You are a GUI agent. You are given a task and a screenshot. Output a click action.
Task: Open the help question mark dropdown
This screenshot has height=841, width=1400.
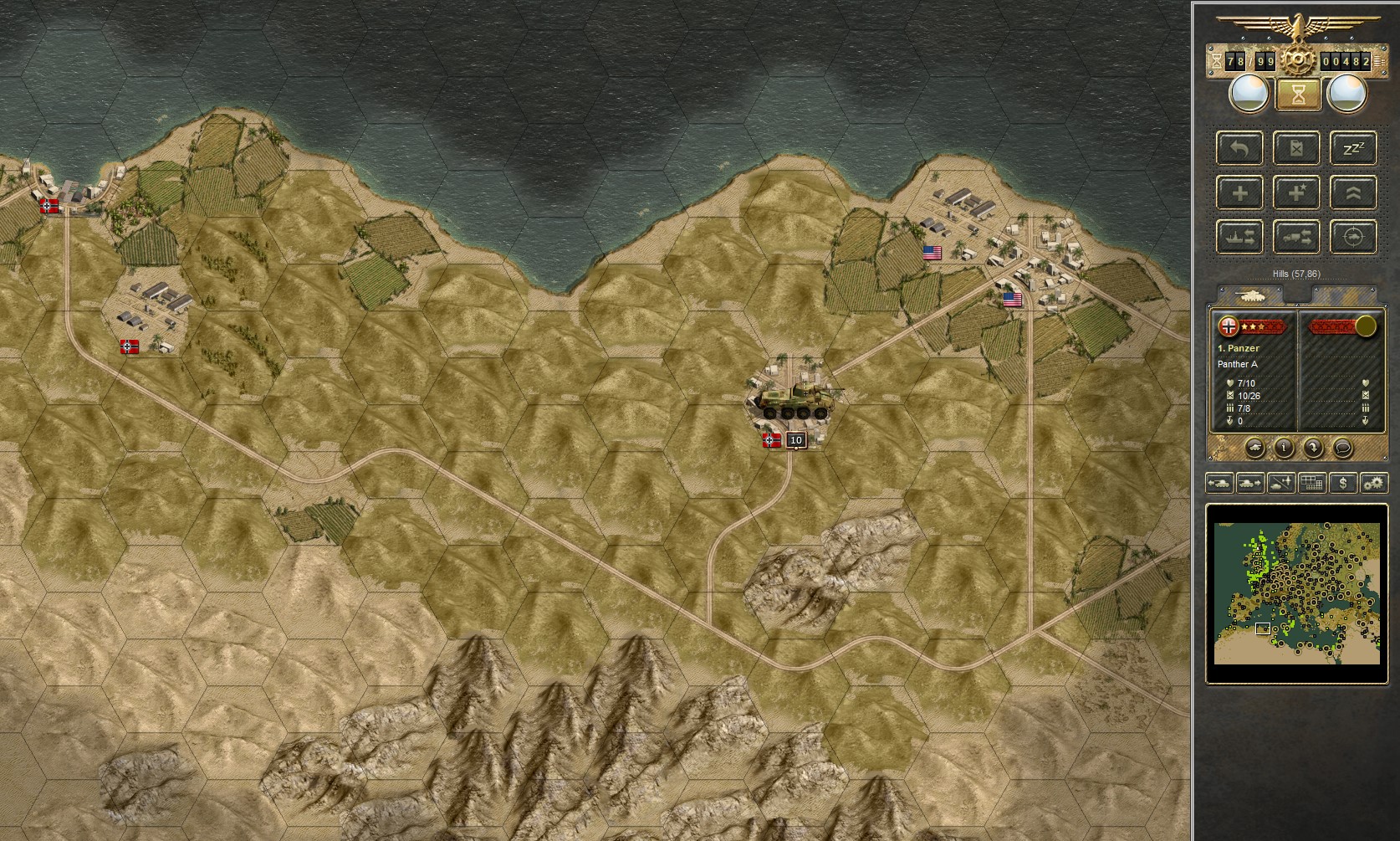tap(1314, 449)
